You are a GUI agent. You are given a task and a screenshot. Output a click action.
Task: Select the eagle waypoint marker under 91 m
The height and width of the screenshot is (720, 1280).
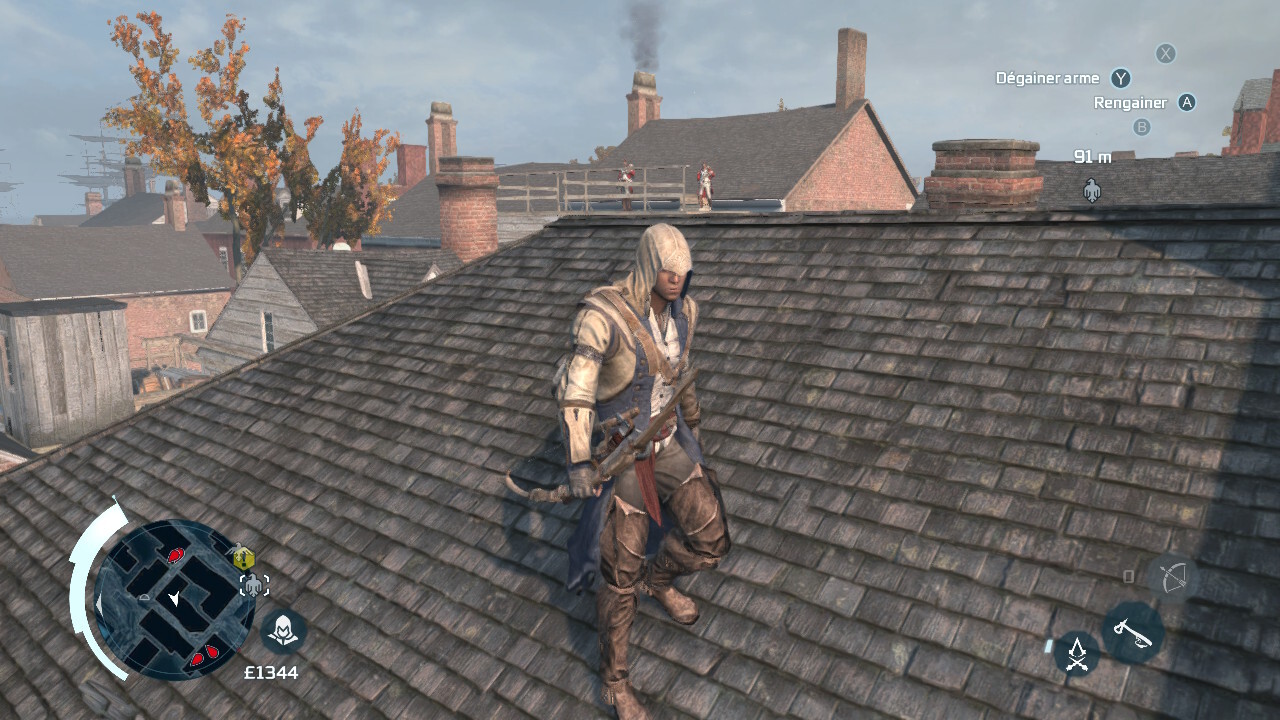pos(1092,188)
